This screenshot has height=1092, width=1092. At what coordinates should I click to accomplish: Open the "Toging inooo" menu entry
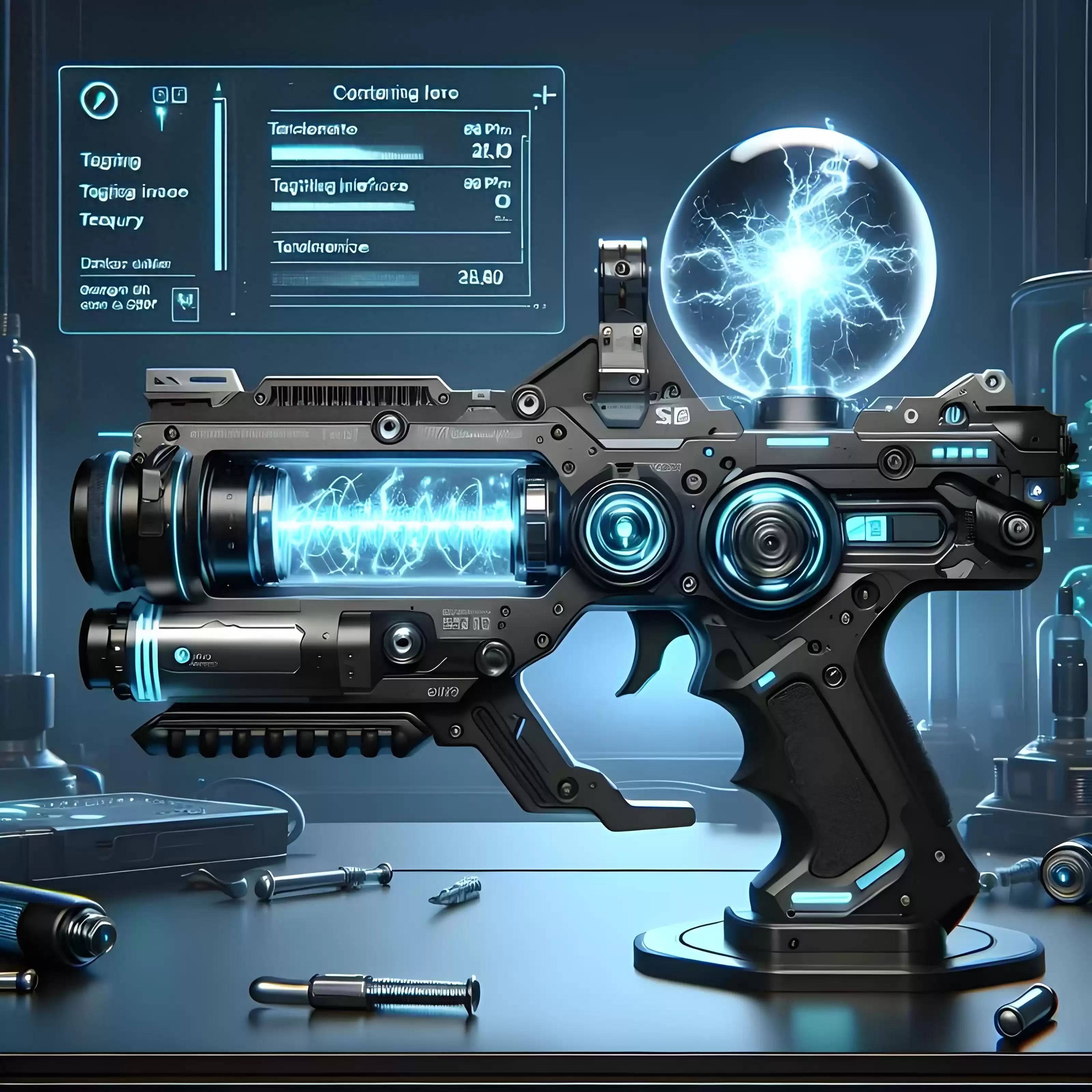pos(133,192)
